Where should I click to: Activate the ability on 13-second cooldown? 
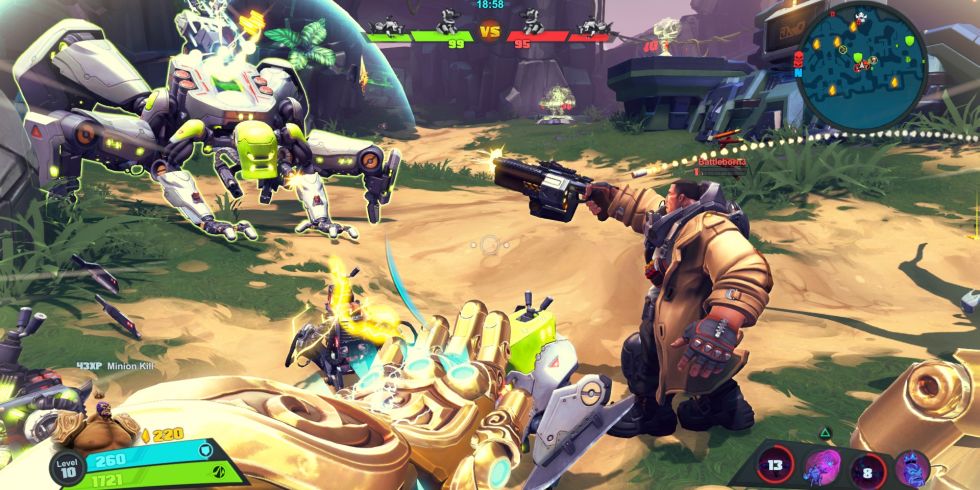(775, 466)
